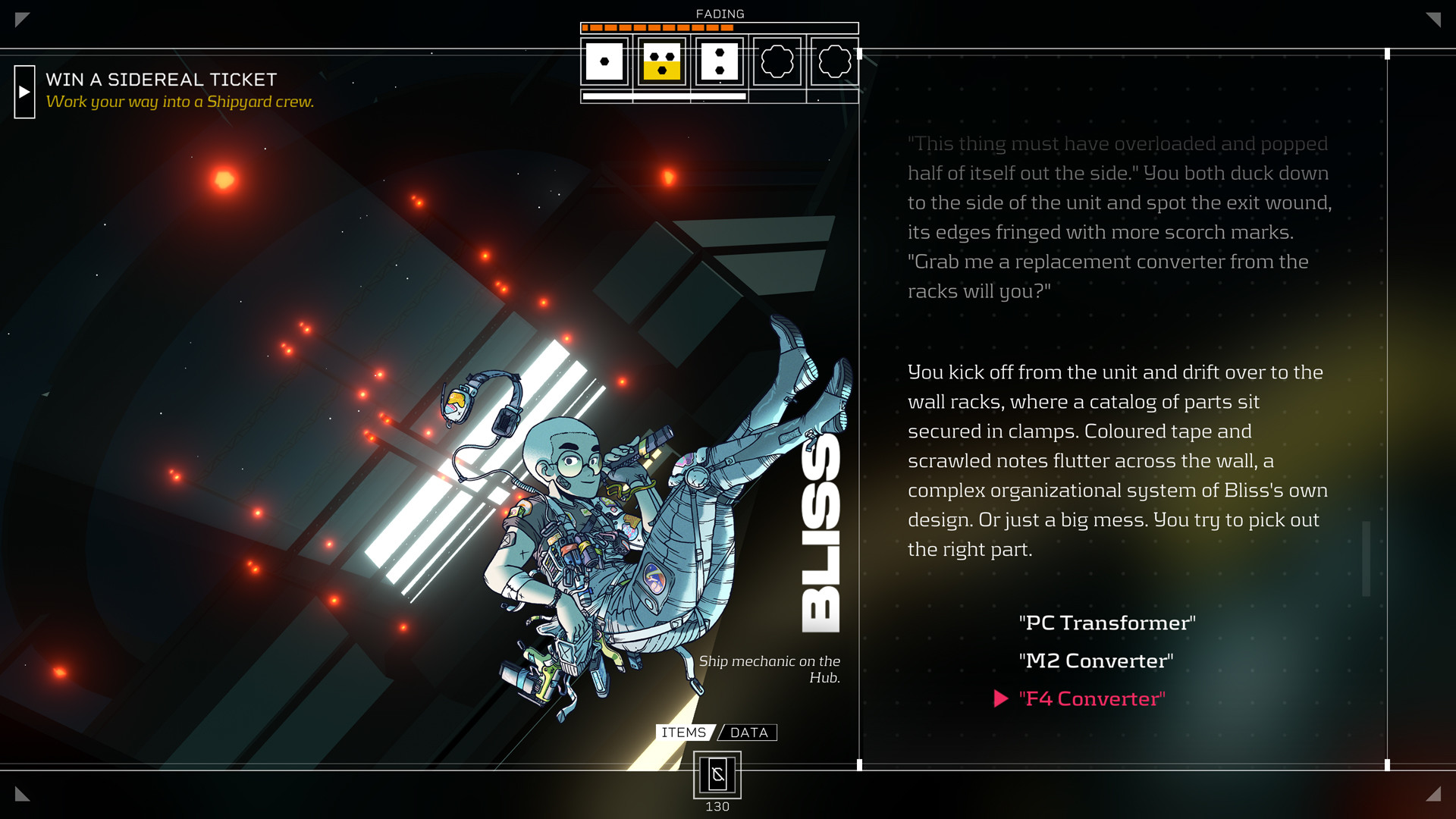The height and width of the screenshot is (819, 1456).
Task: Click the first empty broken die slot
Action: [x=777, y=62]
